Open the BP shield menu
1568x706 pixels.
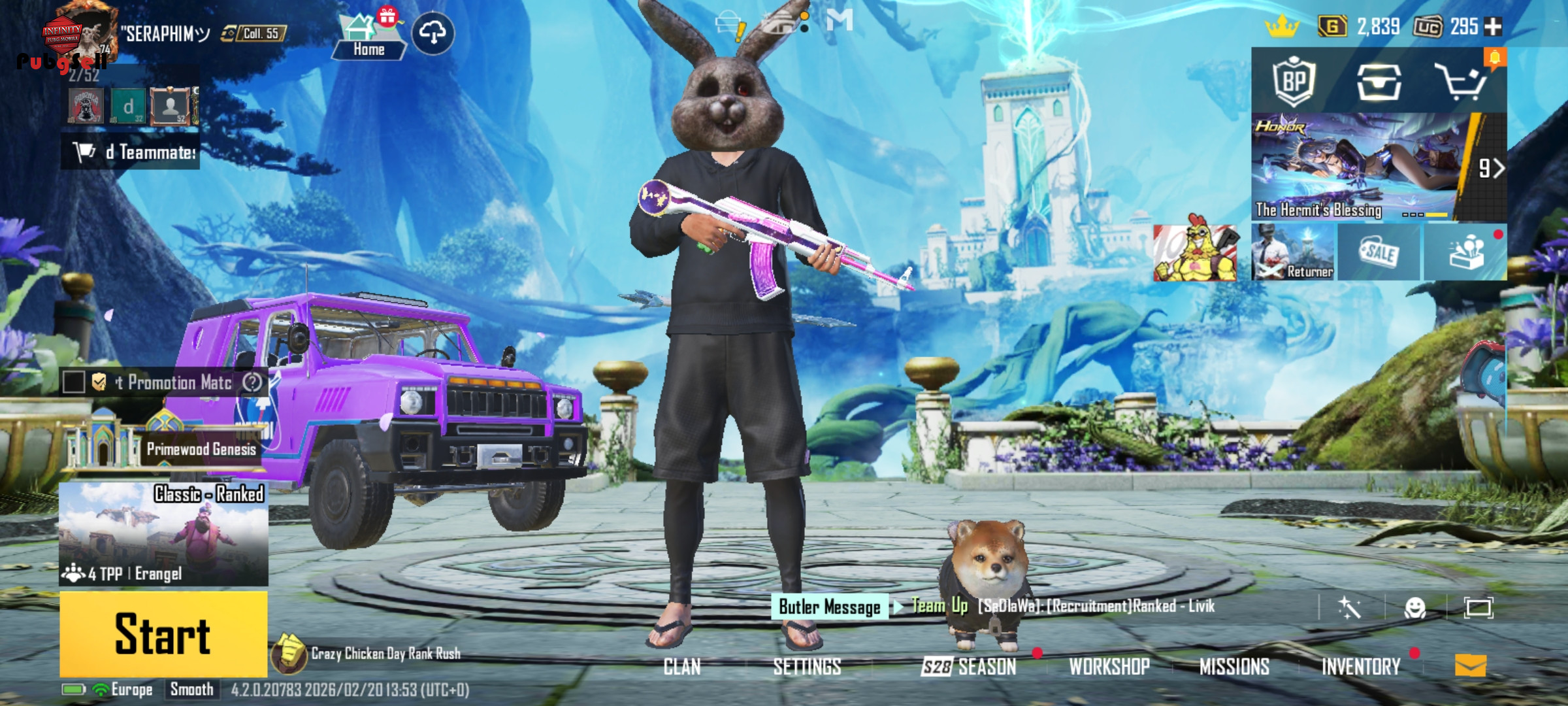(1294, 82)
